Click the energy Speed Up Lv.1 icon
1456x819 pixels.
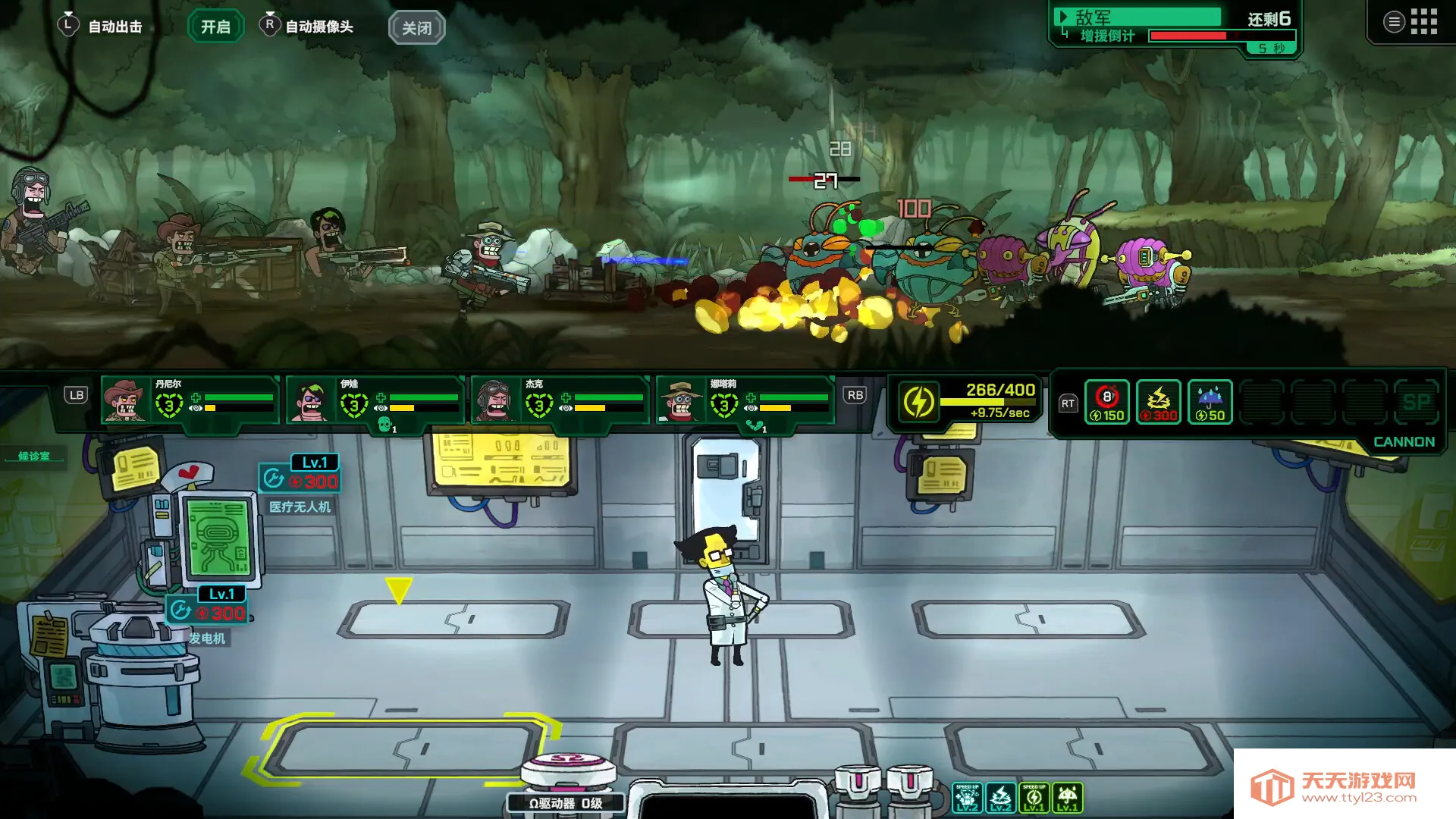click(1034, 798)
